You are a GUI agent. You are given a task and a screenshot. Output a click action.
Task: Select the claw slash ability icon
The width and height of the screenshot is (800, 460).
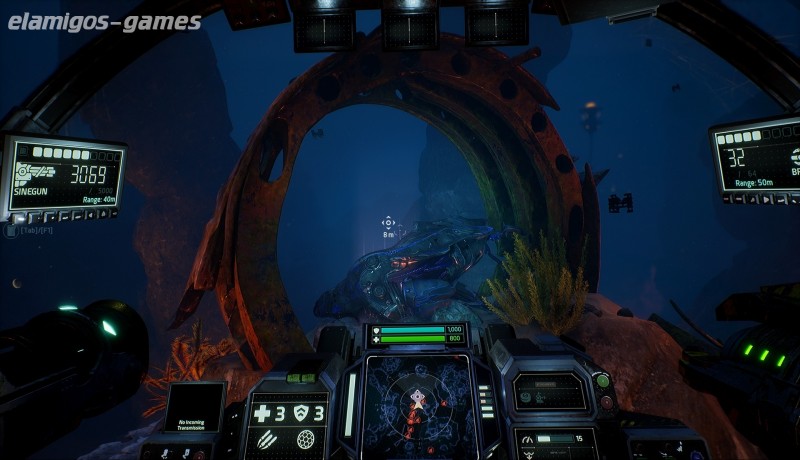click(x=268, y=440)
